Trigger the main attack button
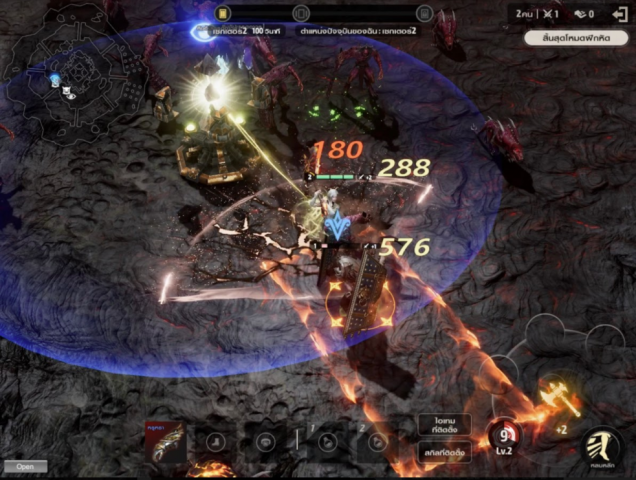636x480 pixels. tap(602, 447)
